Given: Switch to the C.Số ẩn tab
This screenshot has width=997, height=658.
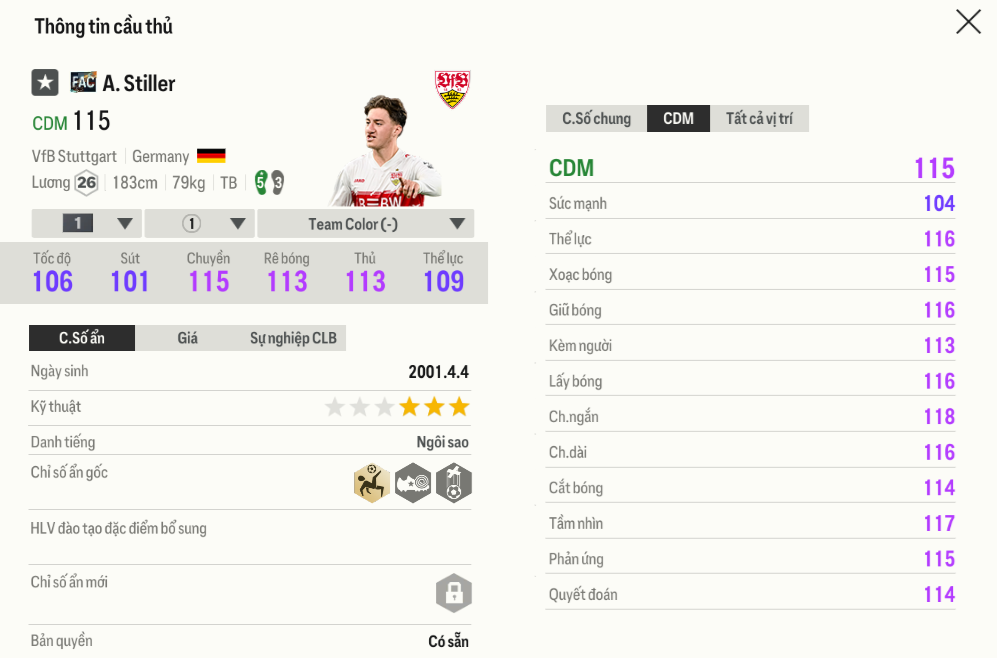Looking at the screenshot, I should [81, 338].
